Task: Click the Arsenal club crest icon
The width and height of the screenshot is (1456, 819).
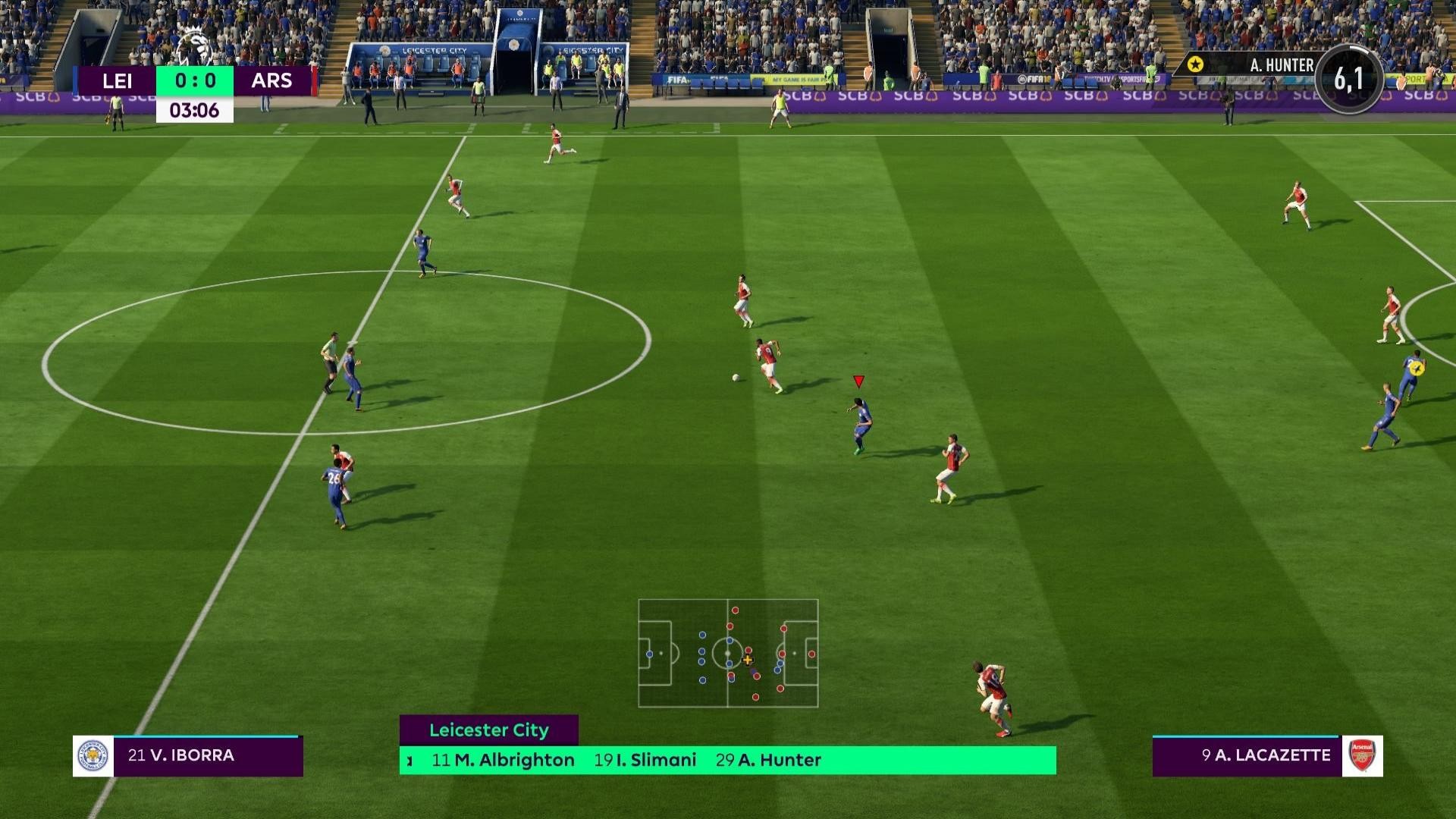Action: tap(1362, 756)
